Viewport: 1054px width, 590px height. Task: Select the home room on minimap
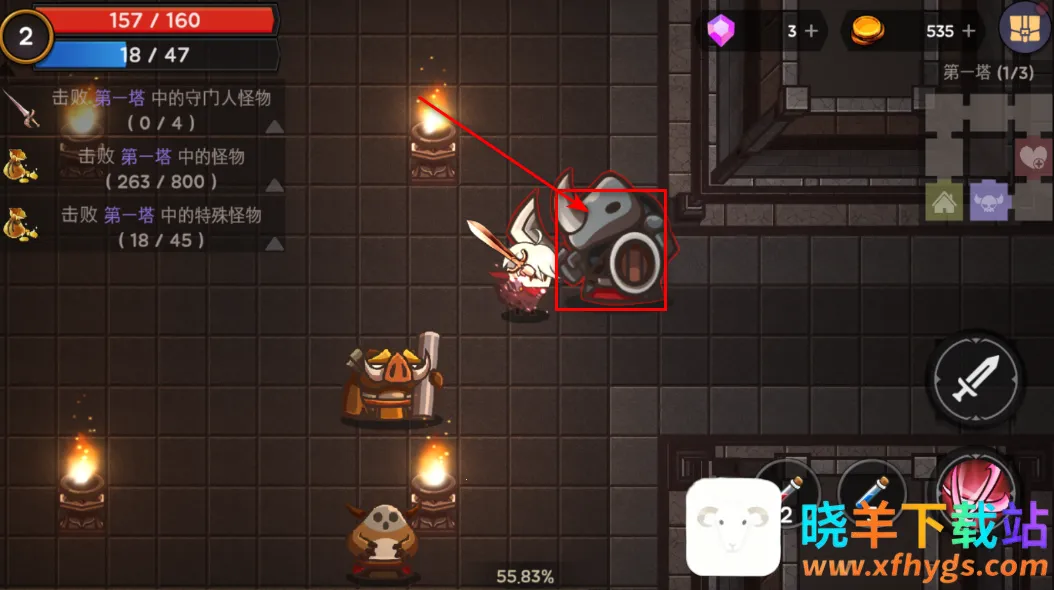tap(944, 202)
